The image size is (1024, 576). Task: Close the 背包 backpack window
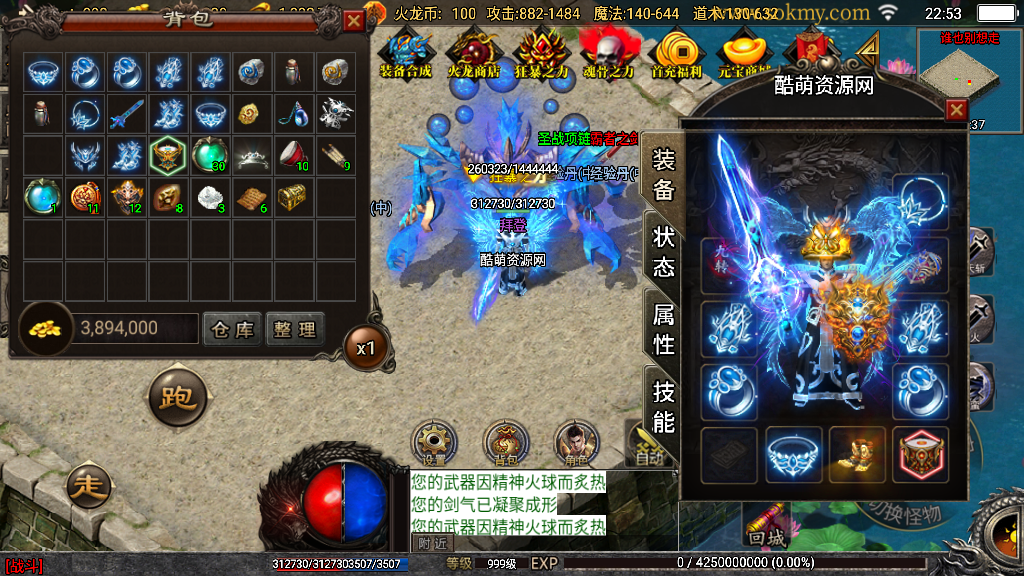click(x=354, y=20)
